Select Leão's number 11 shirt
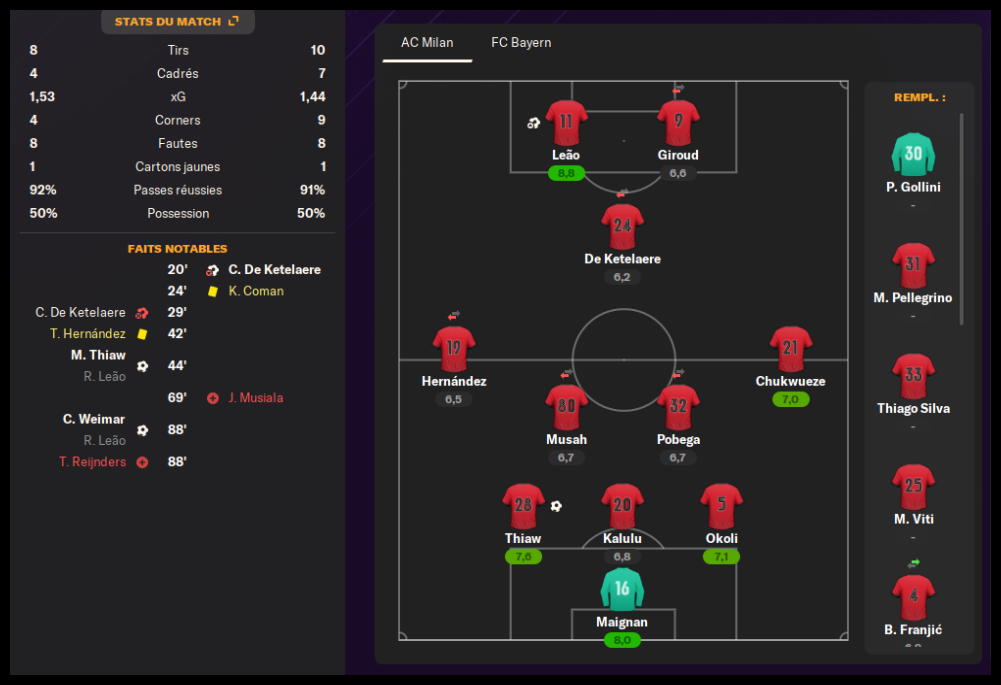Screen dimensions: 1001x685 coord(566,123)
